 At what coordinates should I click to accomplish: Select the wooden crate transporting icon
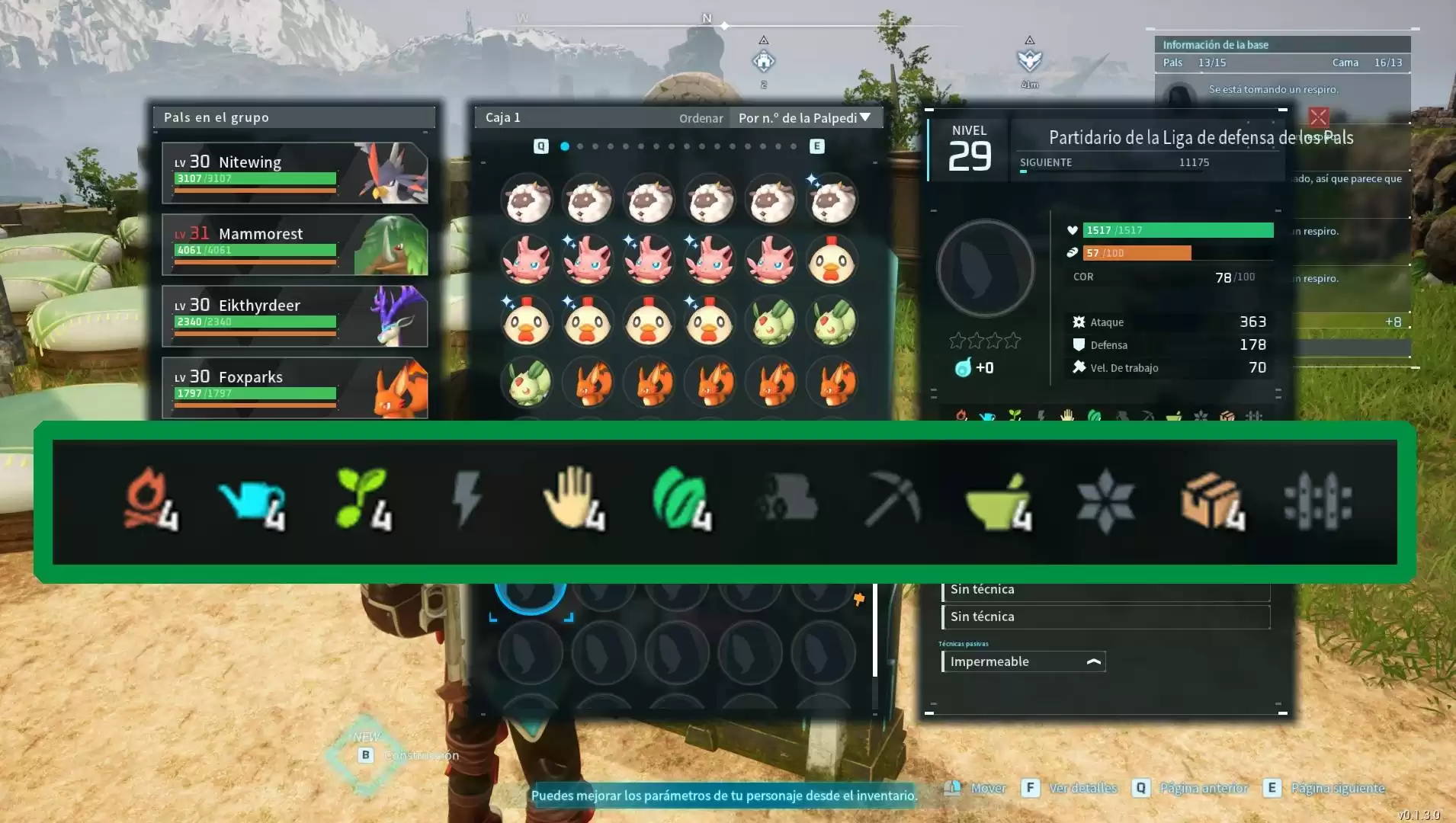[x=1211, y=501]
